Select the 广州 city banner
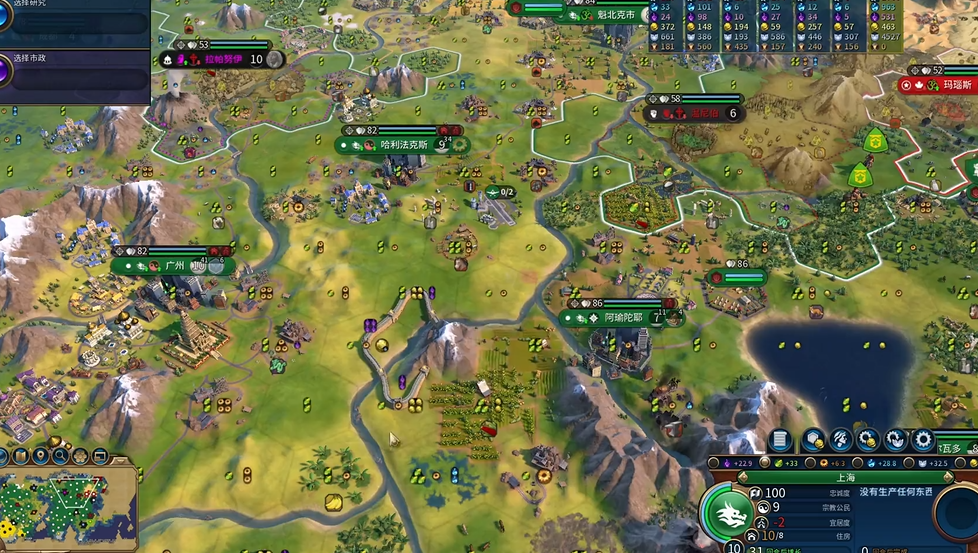The image size is (978, 553). [174, 266]
